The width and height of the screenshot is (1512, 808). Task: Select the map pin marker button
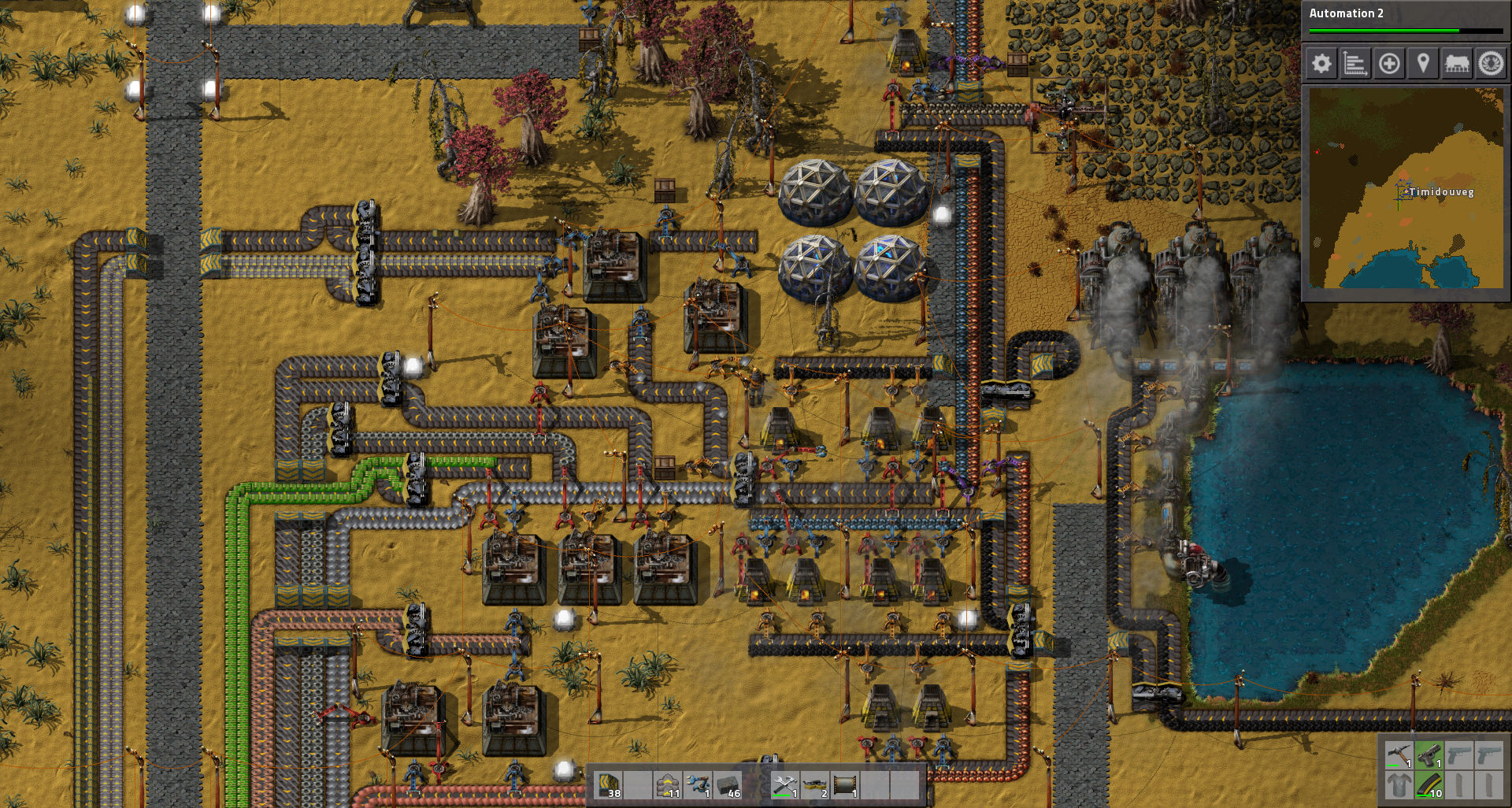tap(1423, 64)
